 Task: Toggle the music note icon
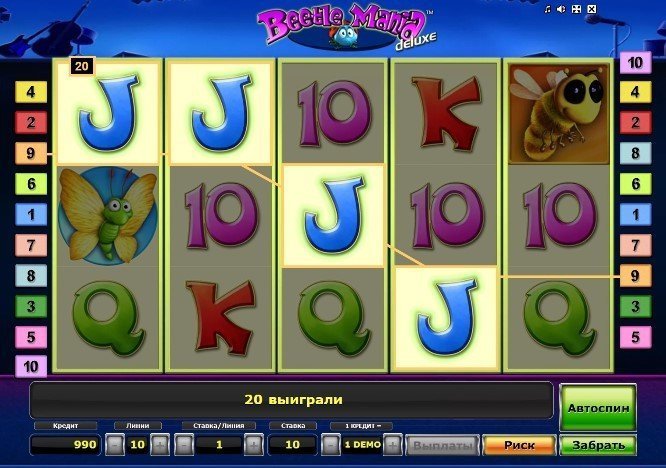click(x=548, y=9)
